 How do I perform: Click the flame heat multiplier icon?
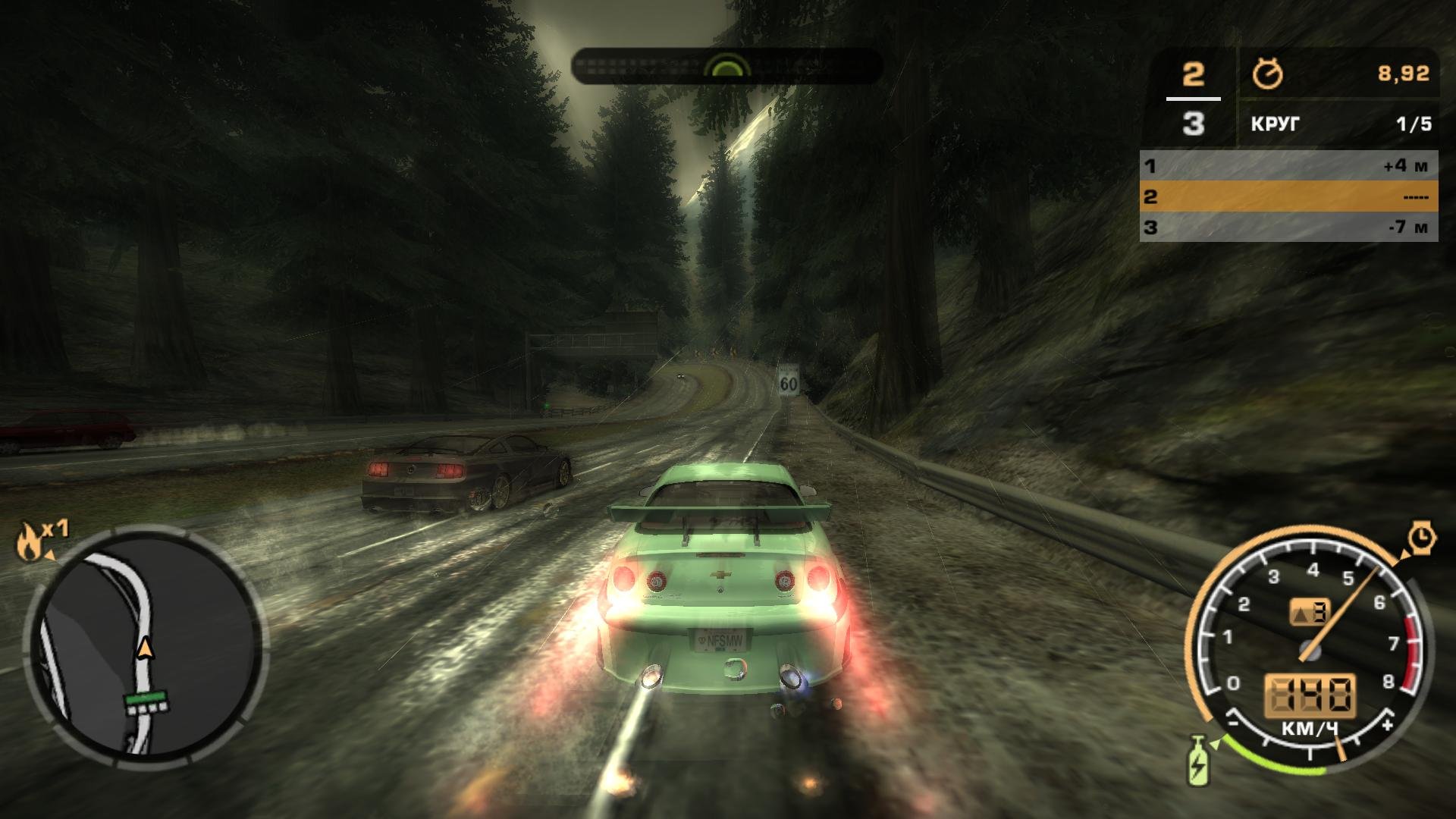[29, 540]
